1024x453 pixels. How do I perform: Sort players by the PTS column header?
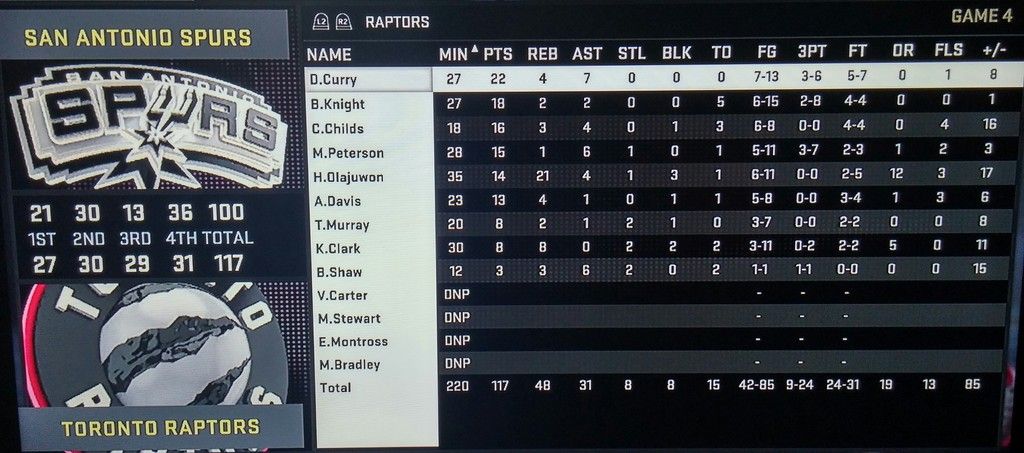coord(498,54)
